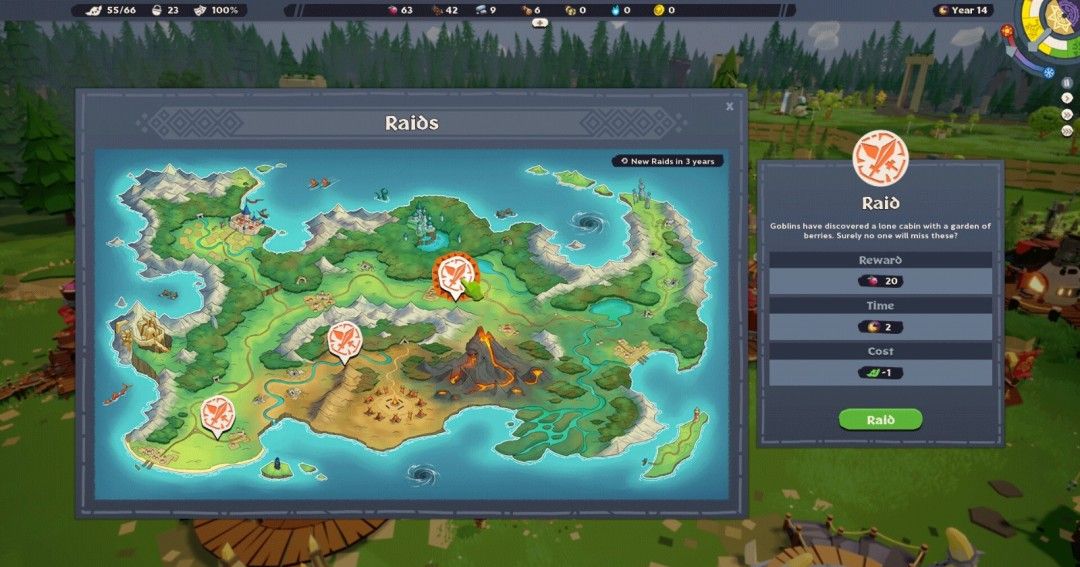Set game speed to triple arrow fastest

click(x=1067, y=130)
